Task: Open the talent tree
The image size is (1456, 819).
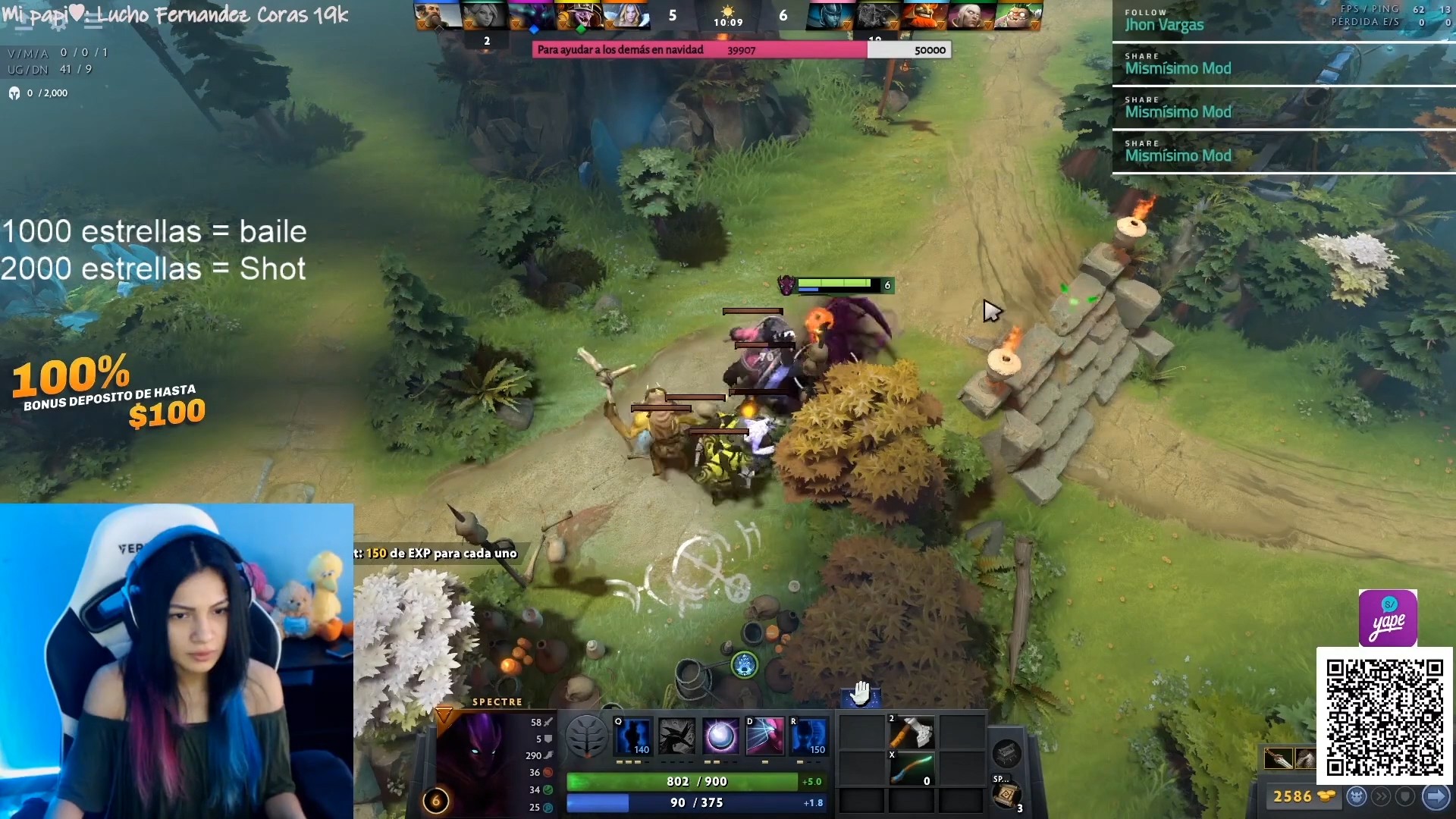Action: click(586, 736)
